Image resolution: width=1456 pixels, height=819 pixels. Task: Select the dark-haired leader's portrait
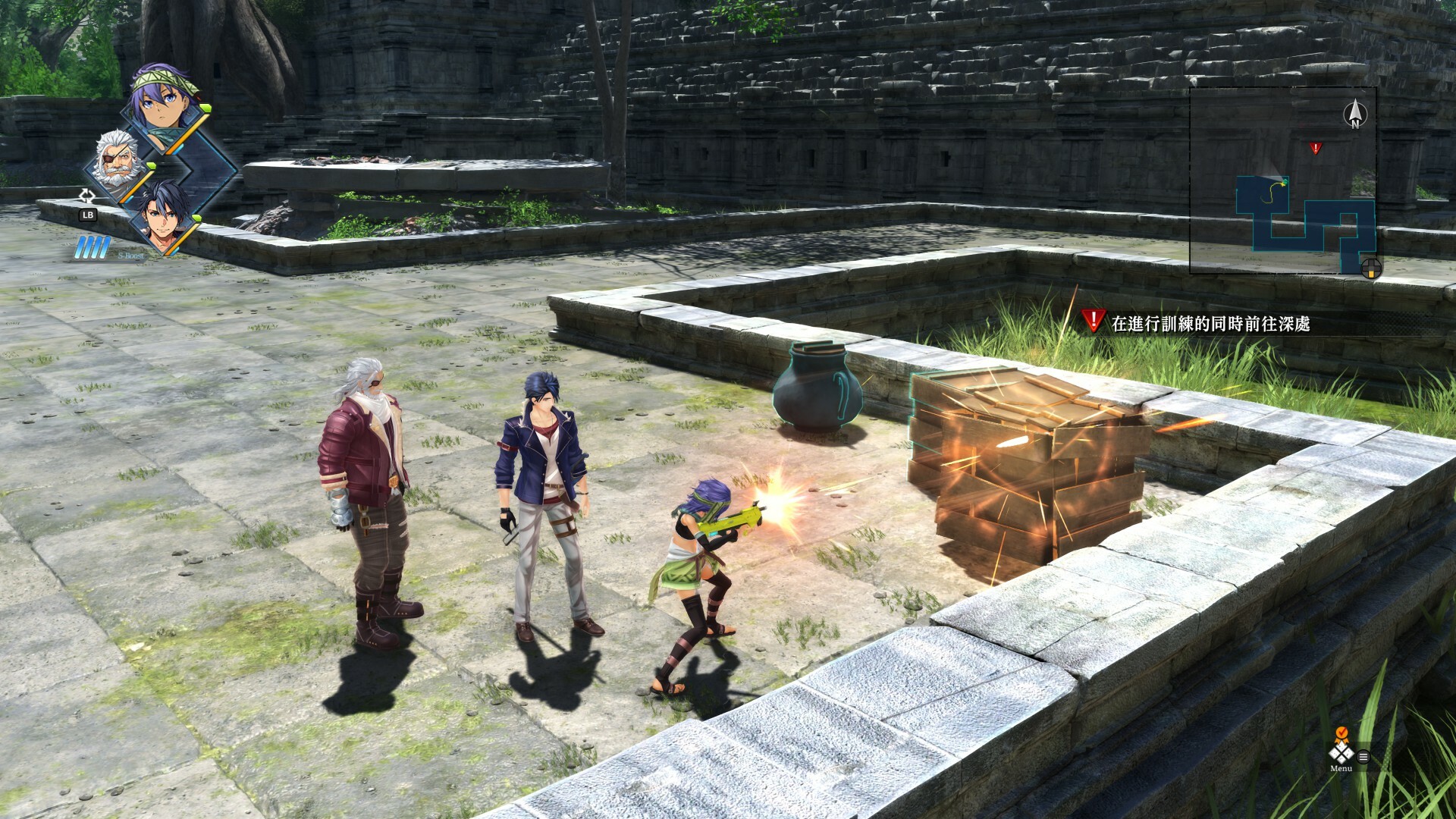coord(163,218)
